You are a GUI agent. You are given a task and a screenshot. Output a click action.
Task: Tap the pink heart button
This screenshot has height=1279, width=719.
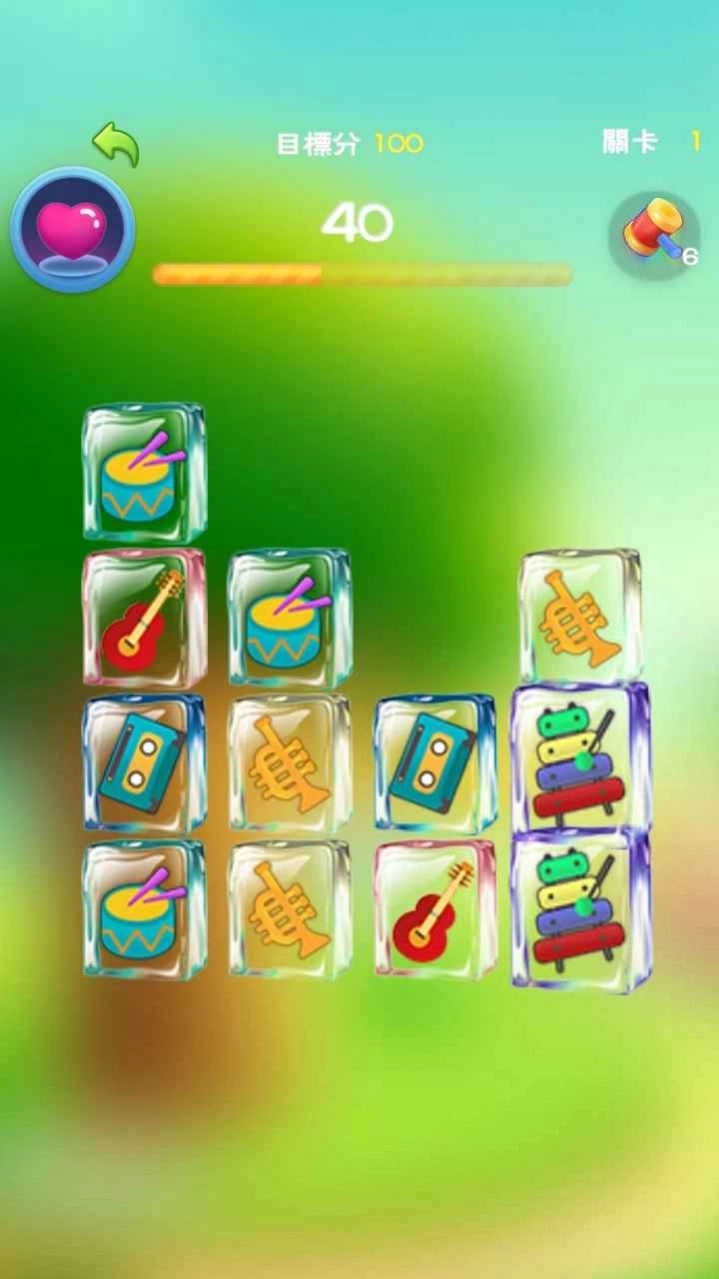click(x=72, y=229)
